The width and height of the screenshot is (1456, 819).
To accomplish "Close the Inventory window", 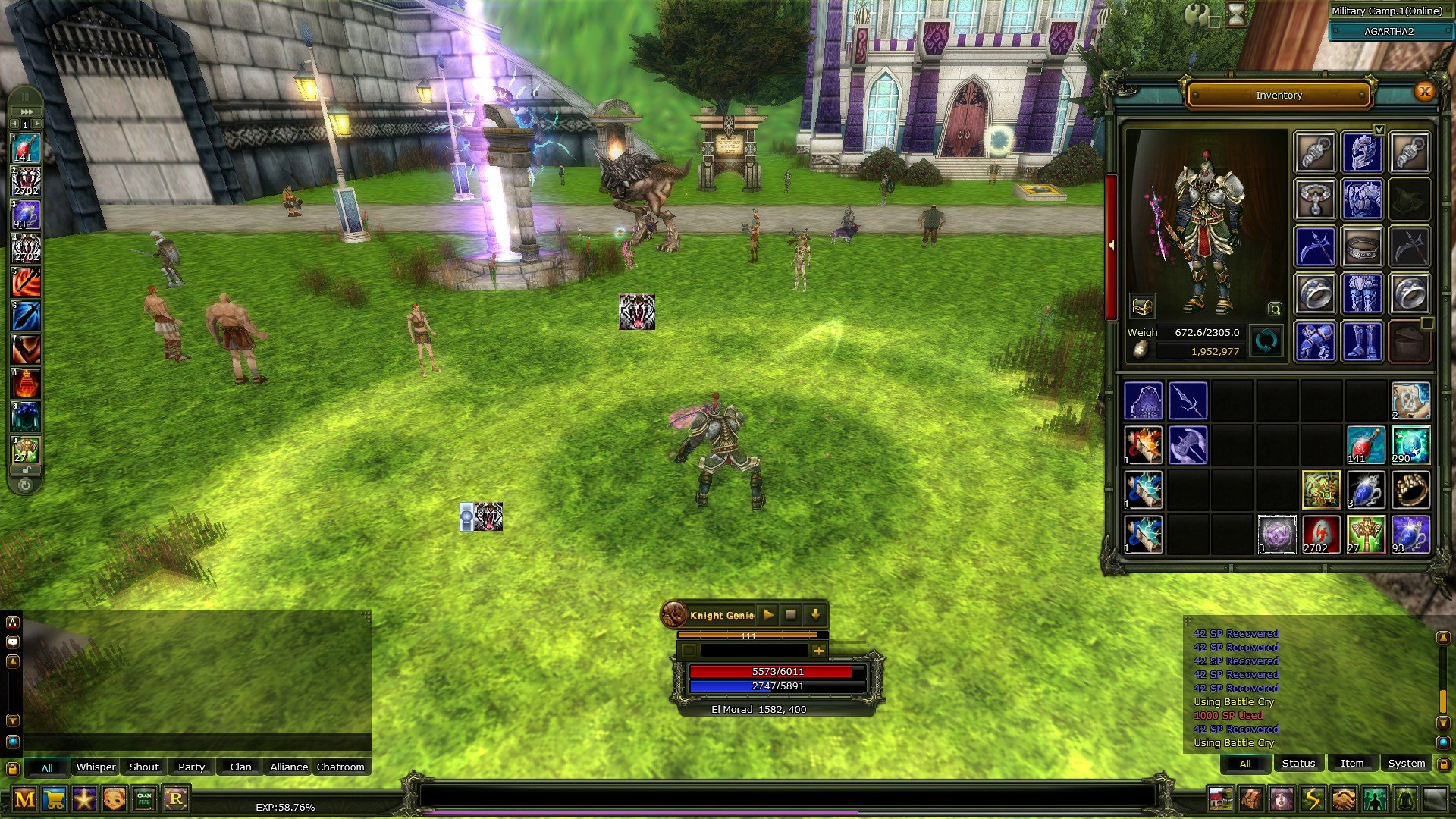I will pyautogui.click(x=1425, y=92).
